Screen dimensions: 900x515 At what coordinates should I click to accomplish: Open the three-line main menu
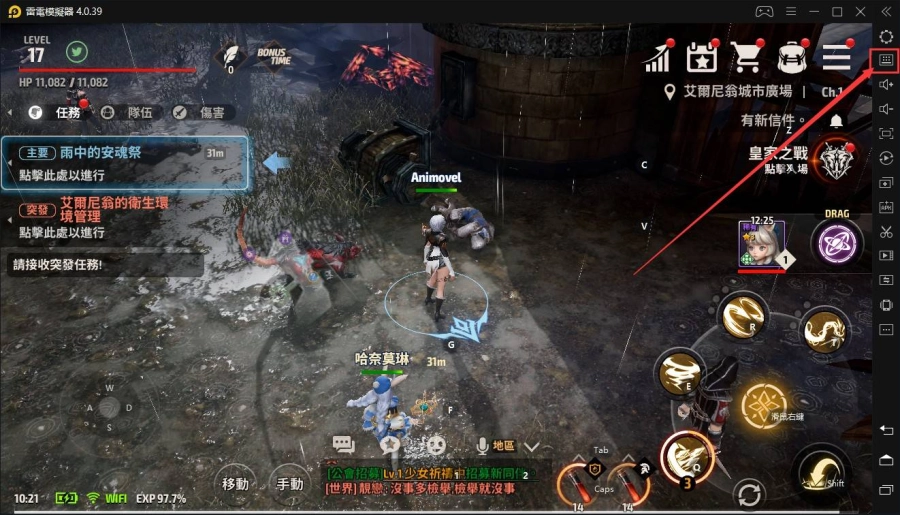pyautogui.click(x=836, y=58)
